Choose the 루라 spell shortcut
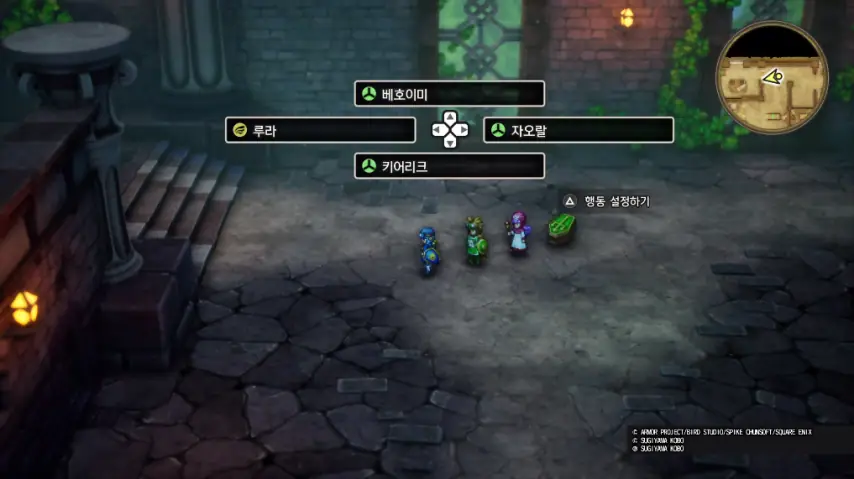Viewport: 854px width, 479px height. (x=320, y=130)
